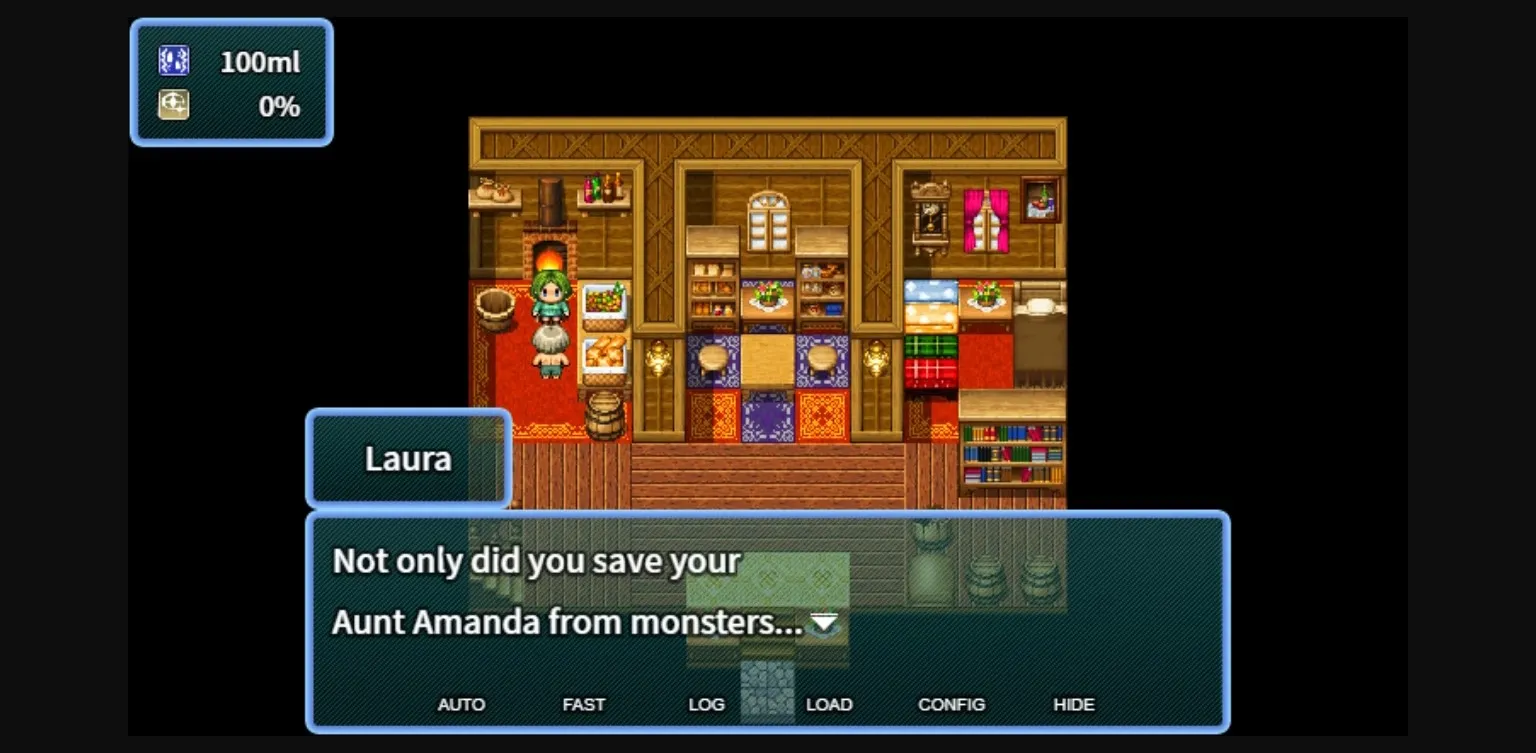The width and height of the screenshot is (1536, 753).
Task: Click the dialogue text area
Action: click(x=600, y=590)
